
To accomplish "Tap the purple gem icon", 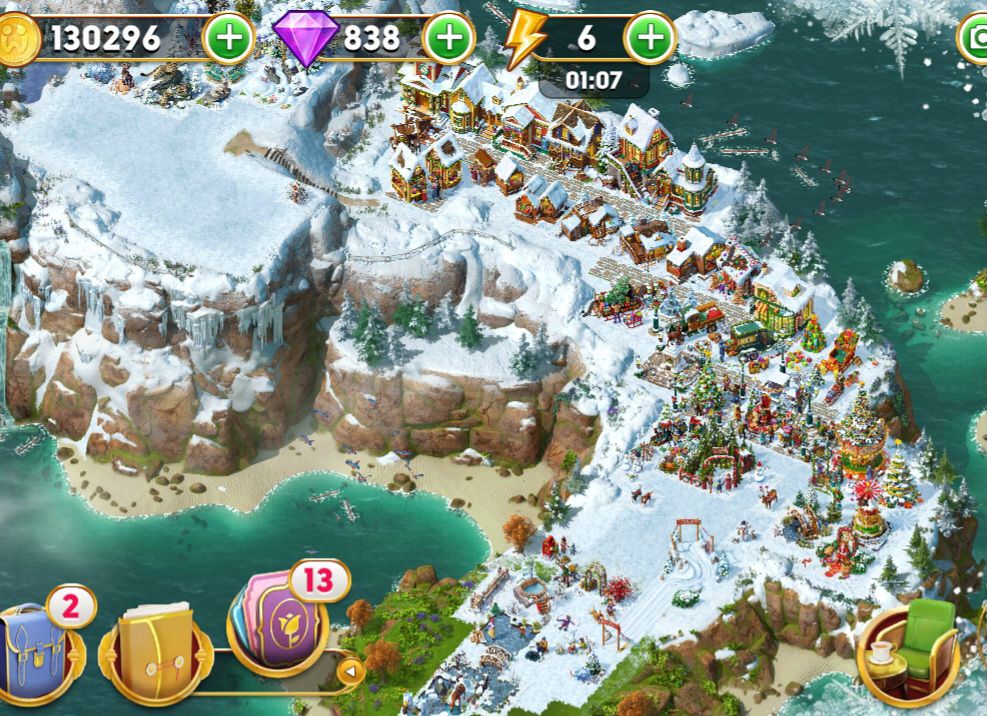I will [x=305, y=39].
